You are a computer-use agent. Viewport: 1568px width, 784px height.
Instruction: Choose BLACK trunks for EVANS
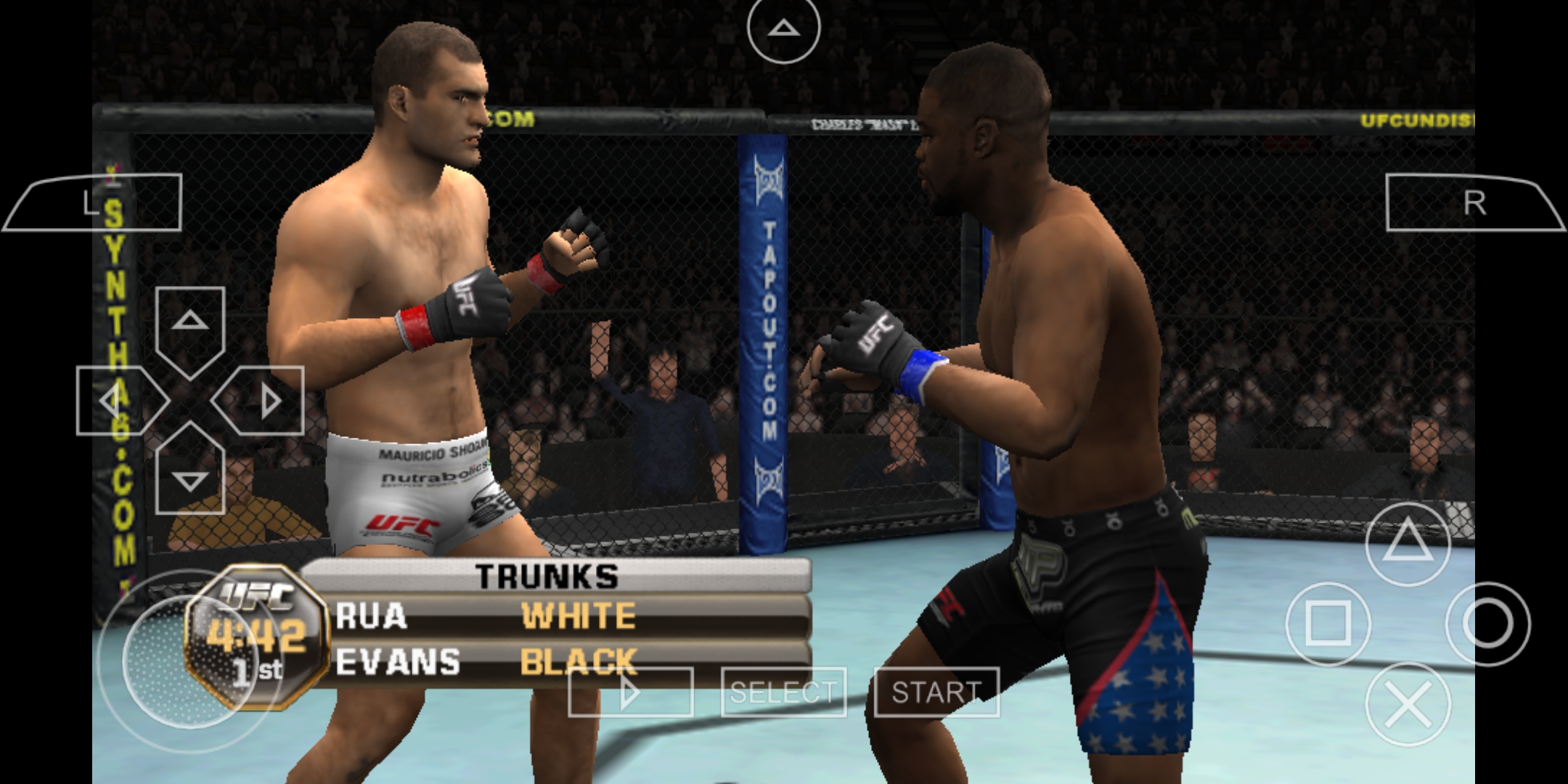coord(577,661)
